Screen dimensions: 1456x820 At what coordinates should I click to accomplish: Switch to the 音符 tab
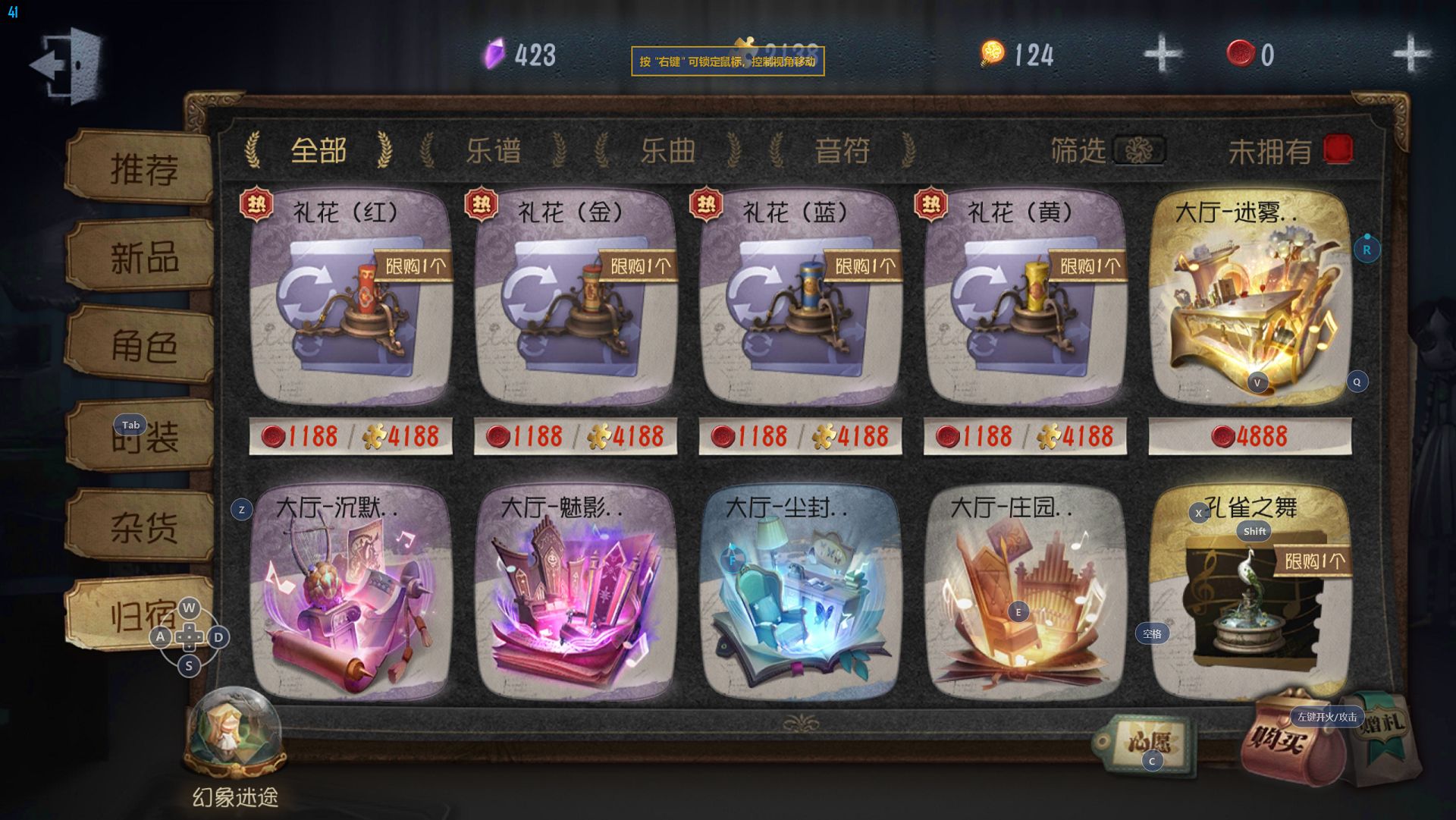click(x=842, y=150)
